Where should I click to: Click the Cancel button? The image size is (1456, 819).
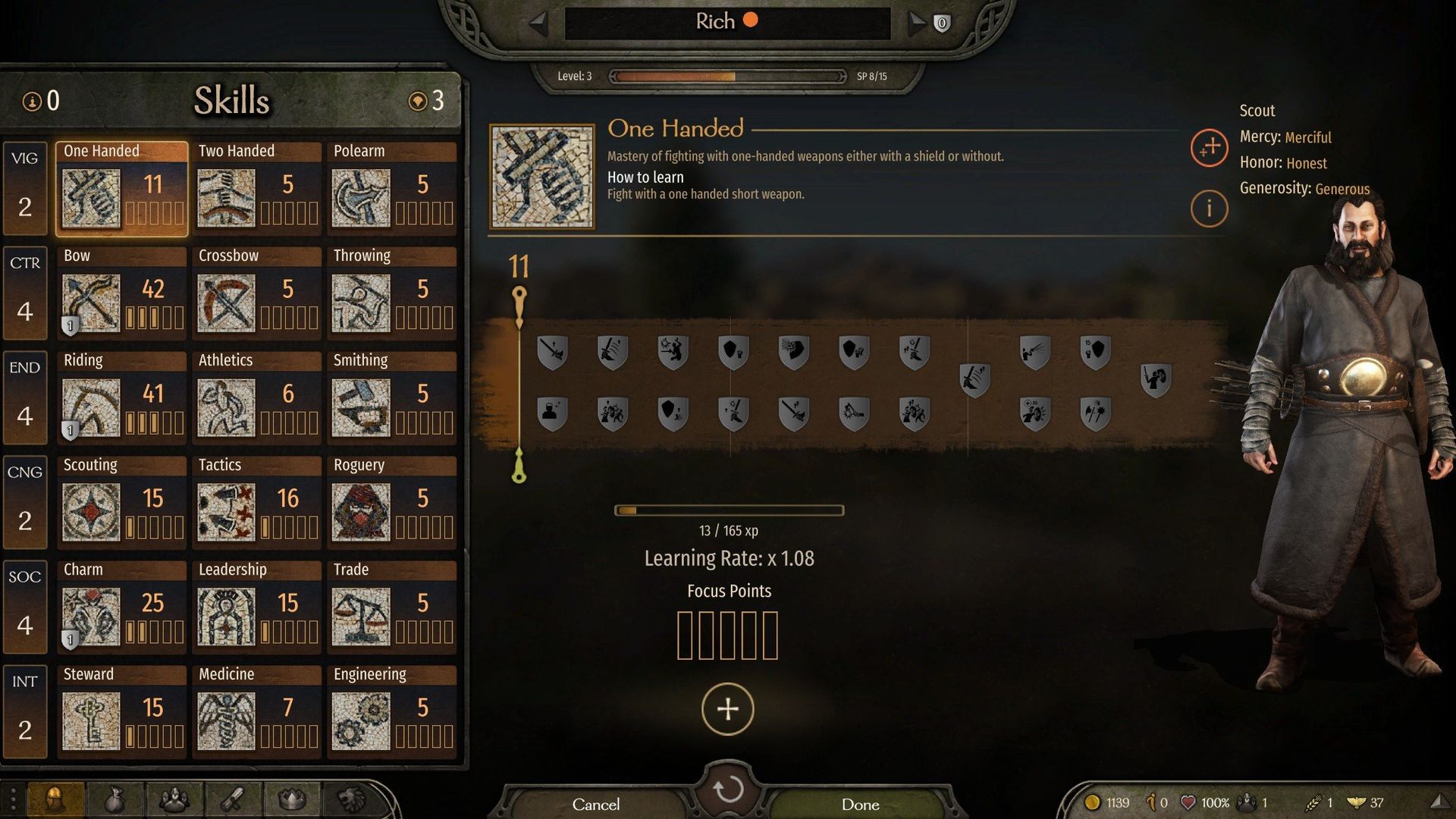point(596,804)
